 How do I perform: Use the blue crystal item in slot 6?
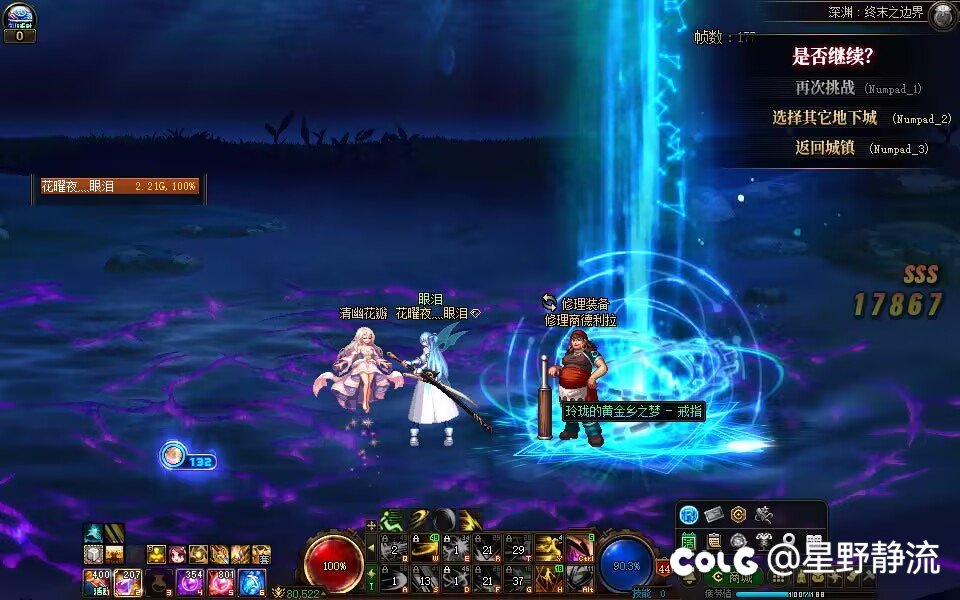tap(251, 581)
